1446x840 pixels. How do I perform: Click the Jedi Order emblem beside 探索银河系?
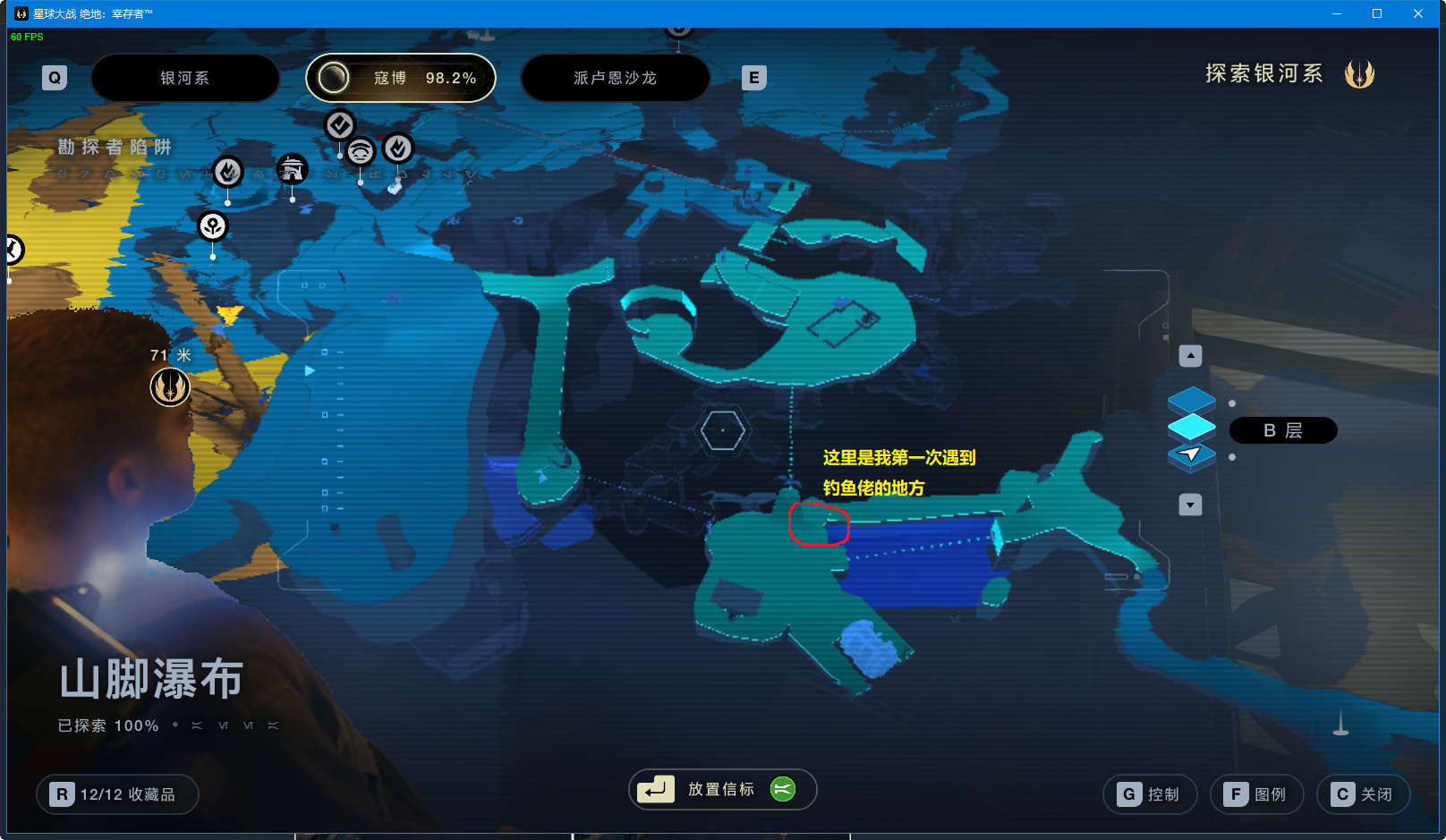tap(1361, 73)
